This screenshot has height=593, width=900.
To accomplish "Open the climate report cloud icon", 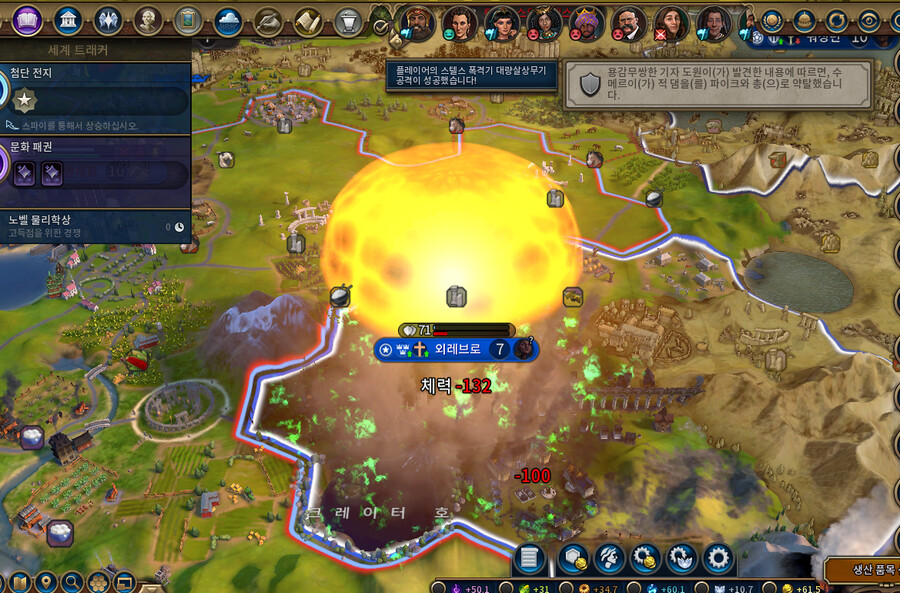I will pyautogui.click(x=228, y=19).
